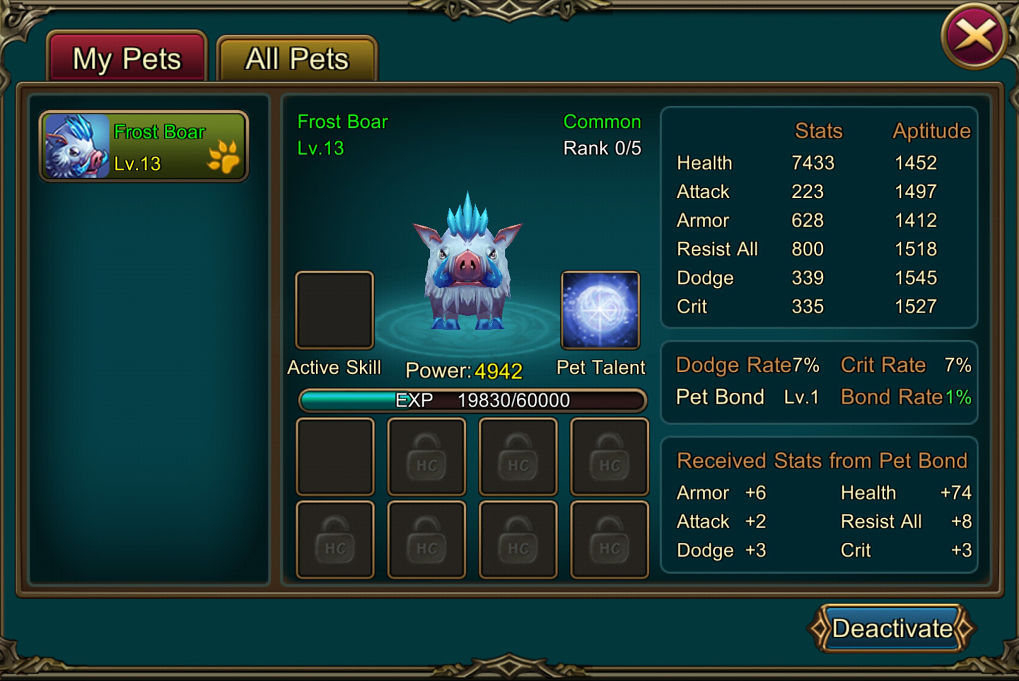Click the Deactivate button
The width and height of the screenshot is (1019, 681).
(891, 629)
